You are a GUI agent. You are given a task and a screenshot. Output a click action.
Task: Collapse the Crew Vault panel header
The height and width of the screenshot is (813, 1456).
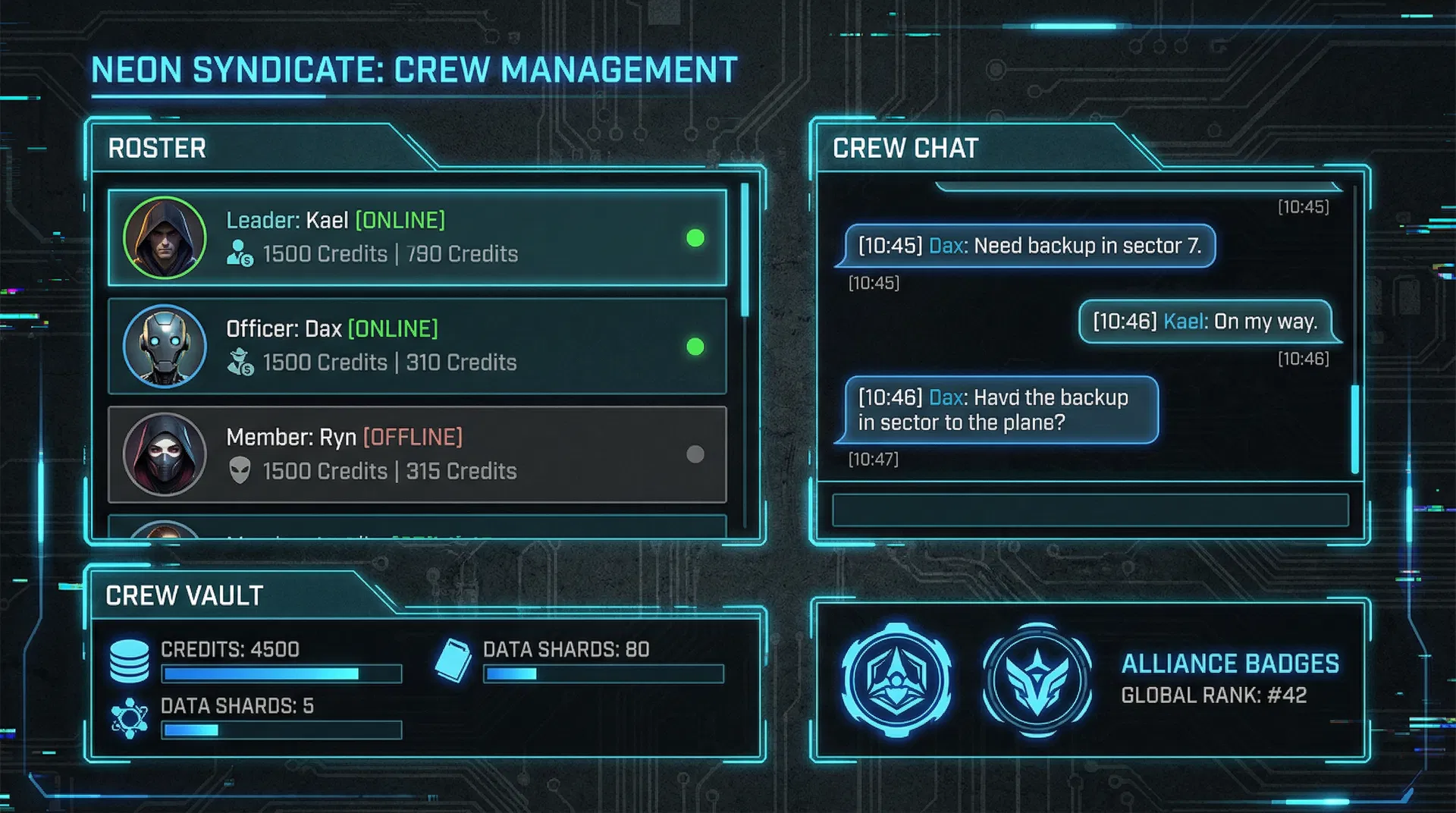(x=184, y=596)
